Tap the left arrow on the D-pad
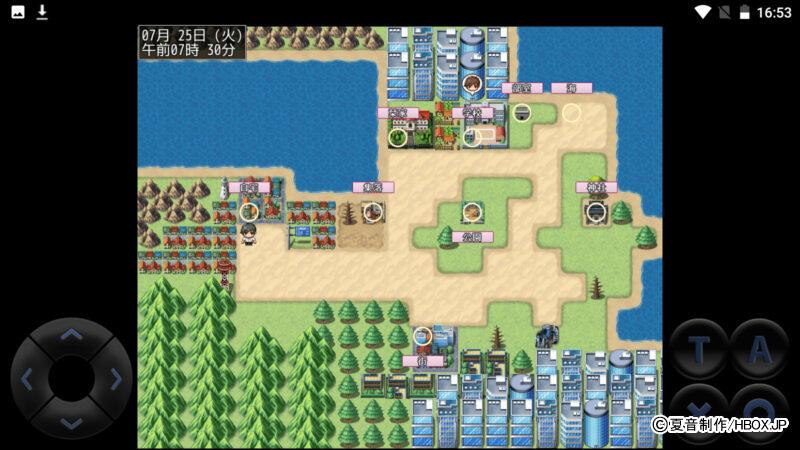The height and width of the screenshot is (450, 800). (27, 379)
